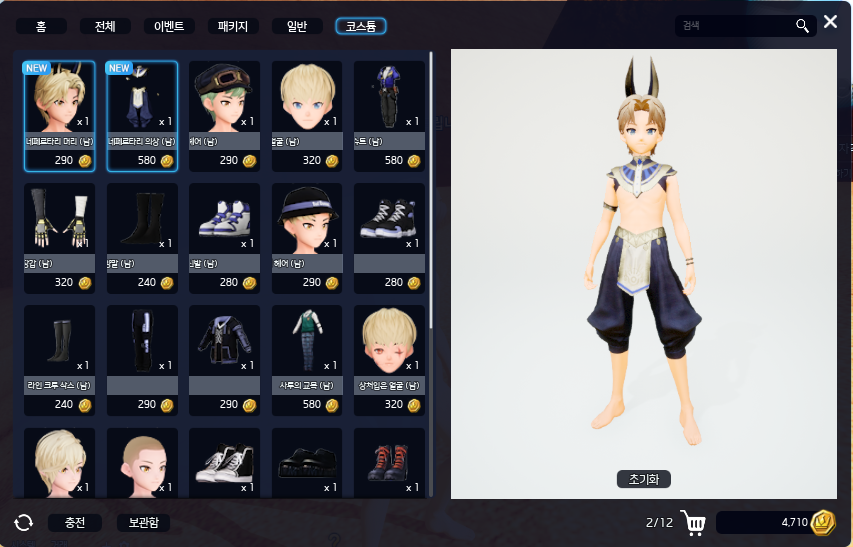Reset preview with 초기화 button
This screenshot has width=853, height=547.
click(x=643, y=480)
